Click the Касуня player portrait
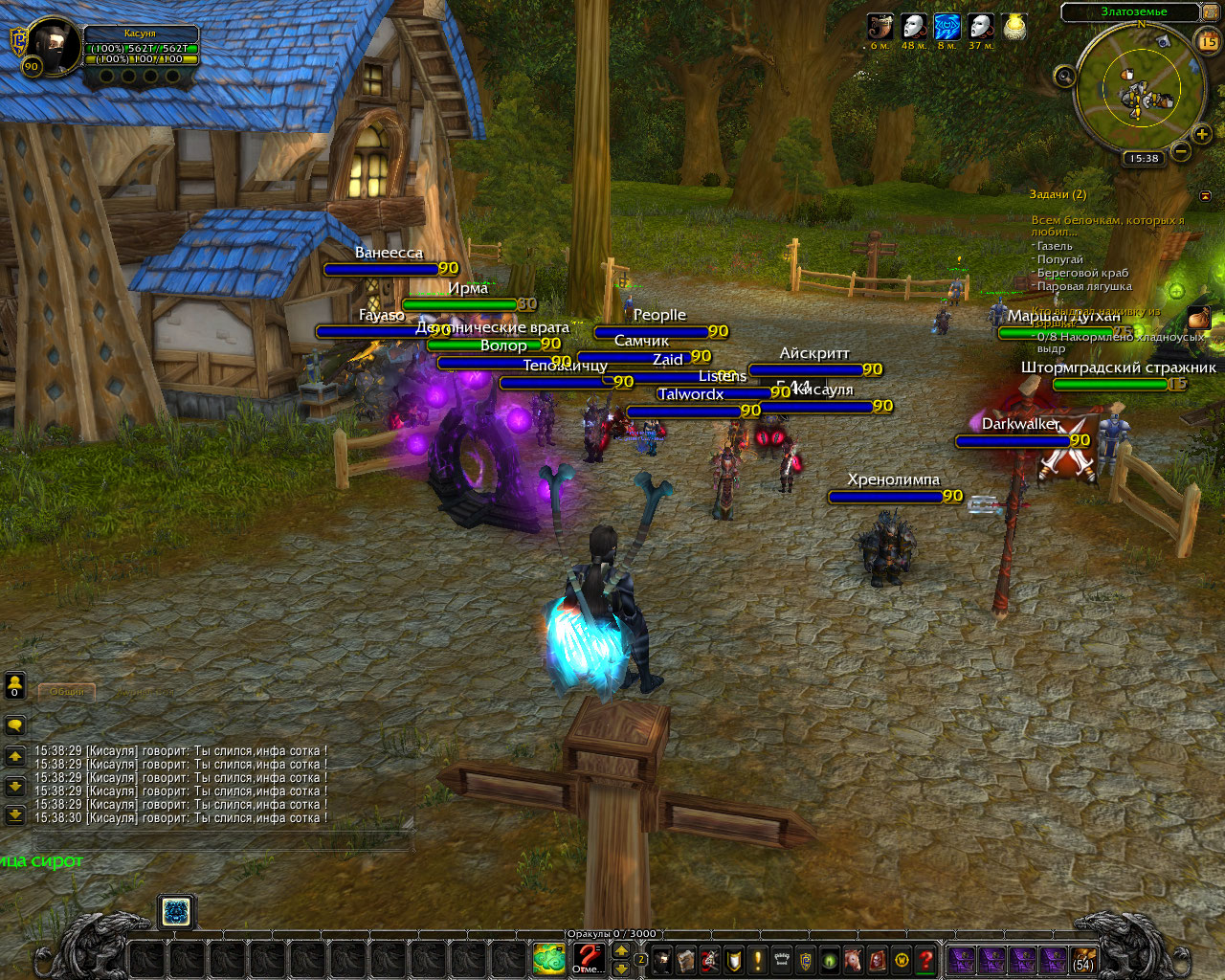Screen dimensions: 1225x980 [54, 45]
